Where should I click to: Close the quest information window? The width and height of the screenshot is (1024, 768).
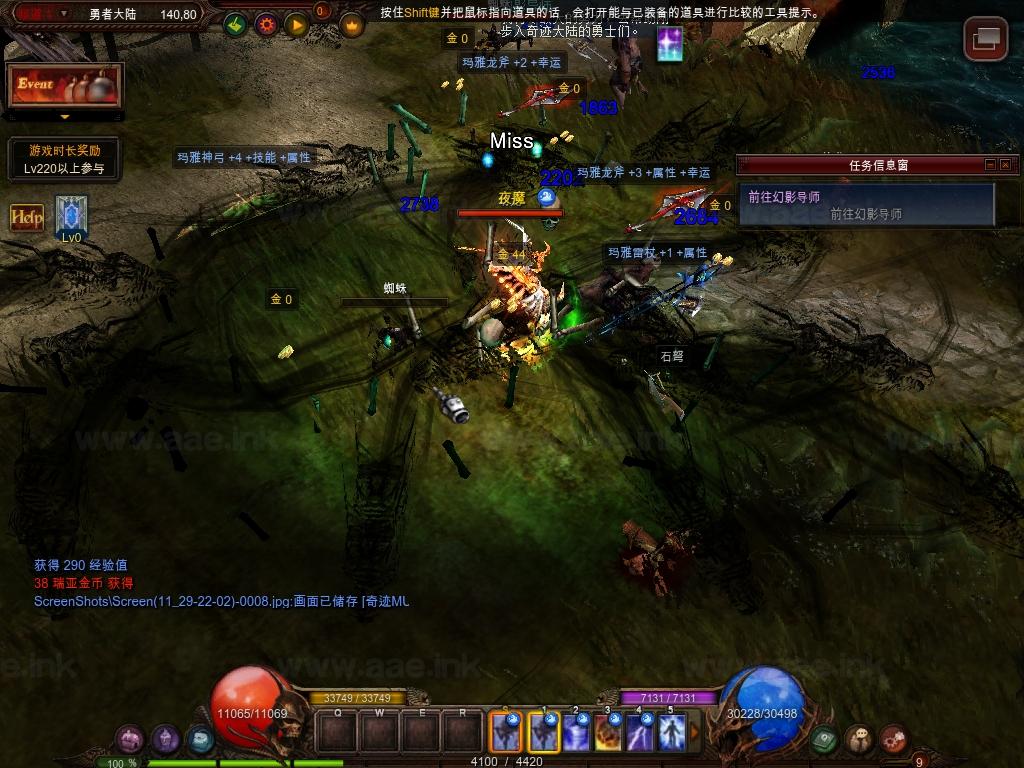point(1005,165)
